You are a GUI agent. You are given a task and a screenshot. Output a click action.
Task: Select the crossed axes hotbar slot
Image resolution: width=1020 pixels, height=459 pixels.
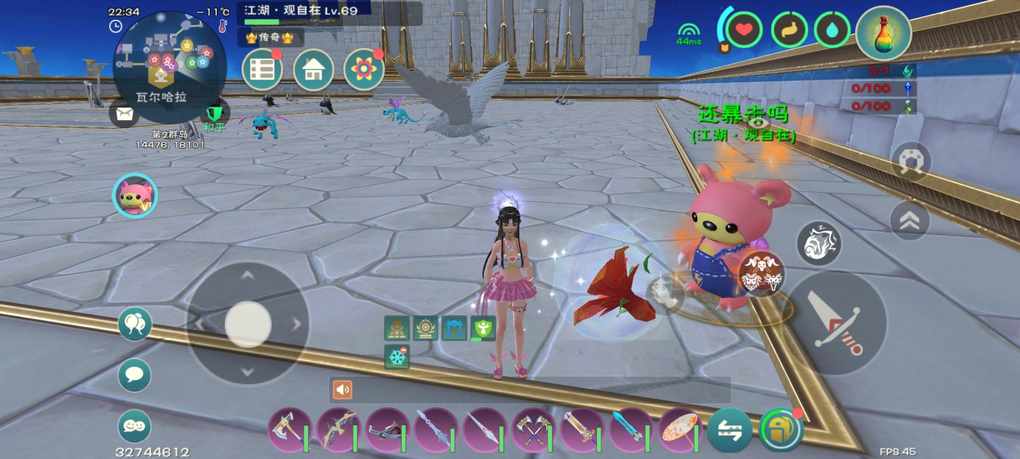(x=534, y=430)
